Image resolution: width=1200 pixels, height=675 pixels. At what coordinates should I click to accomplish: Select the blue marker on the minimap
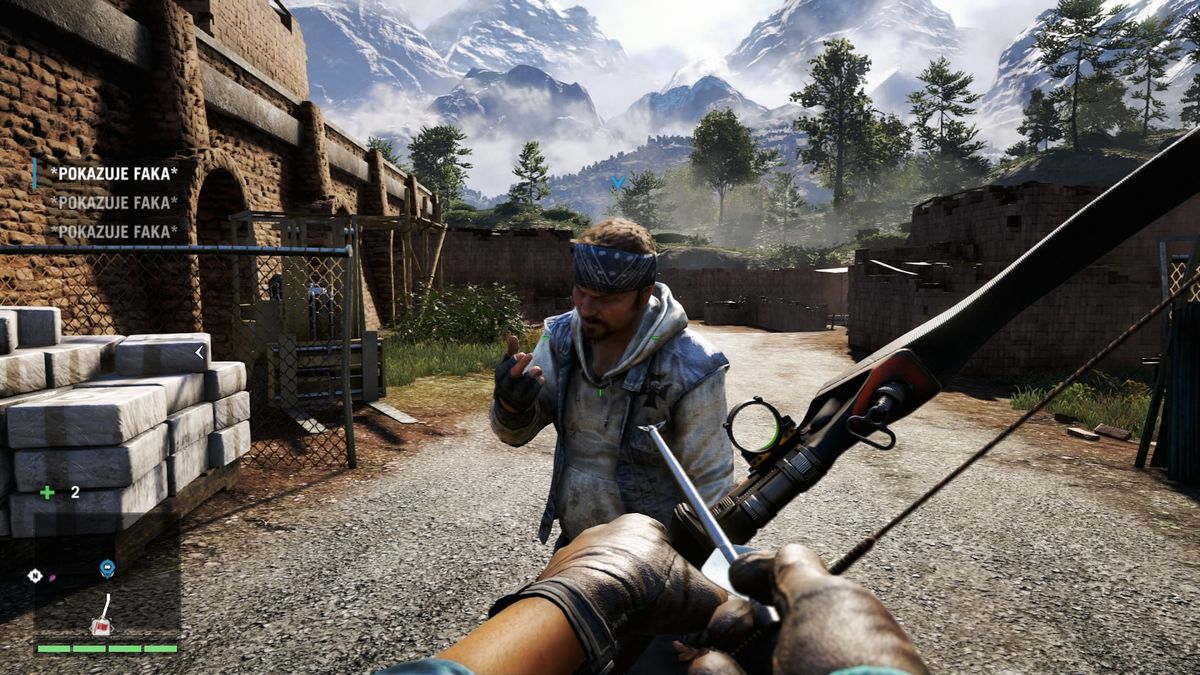tap(107, 569)
